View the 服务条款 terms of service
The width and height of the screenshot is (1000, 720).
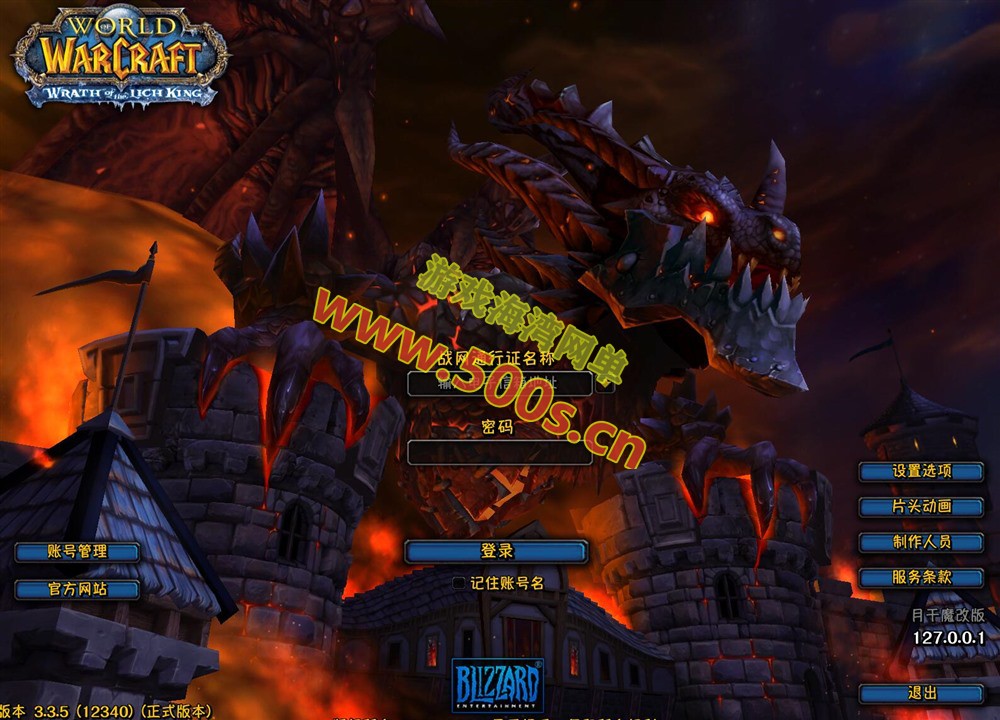pyautogui.click(x=921, y=577)
